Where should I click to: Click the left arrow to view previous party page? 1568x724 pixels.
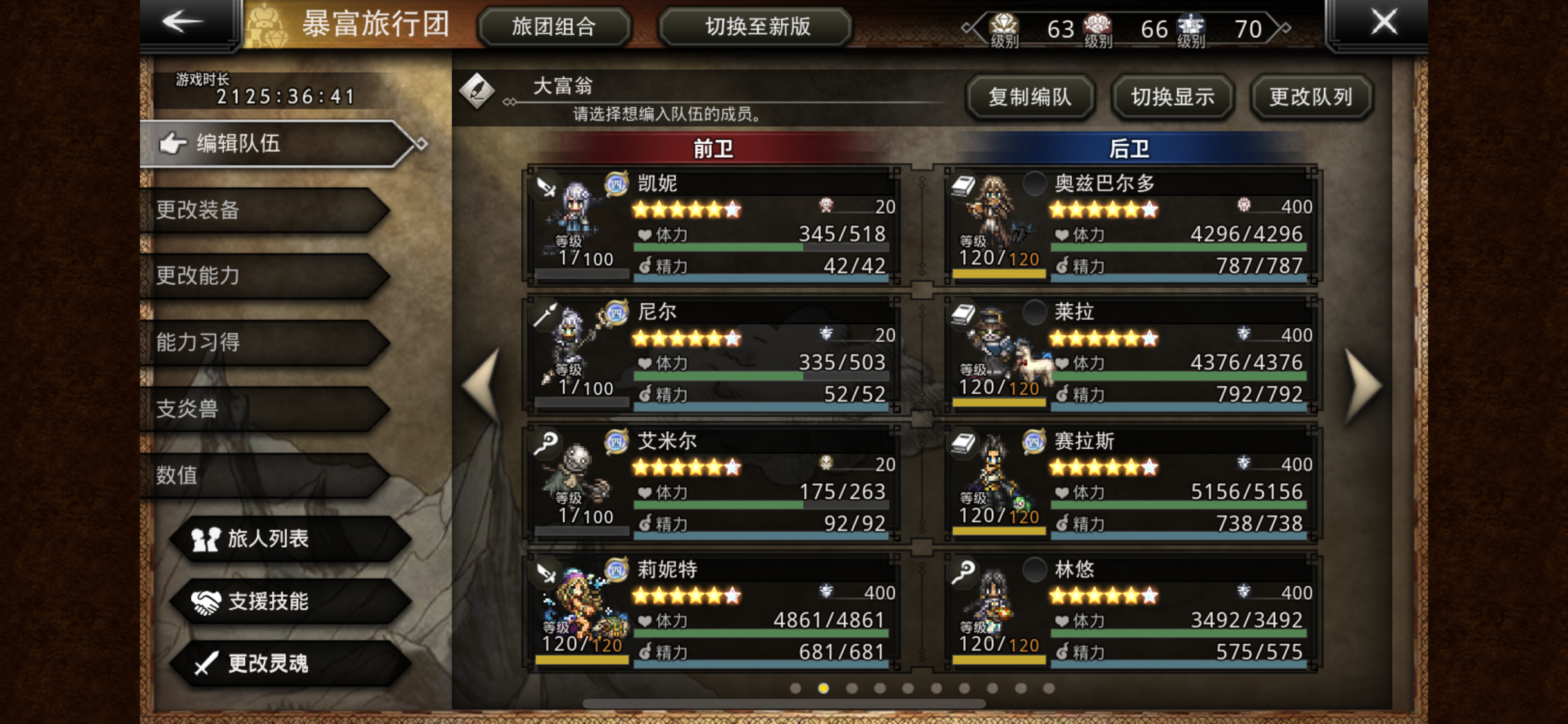point(480,386)
